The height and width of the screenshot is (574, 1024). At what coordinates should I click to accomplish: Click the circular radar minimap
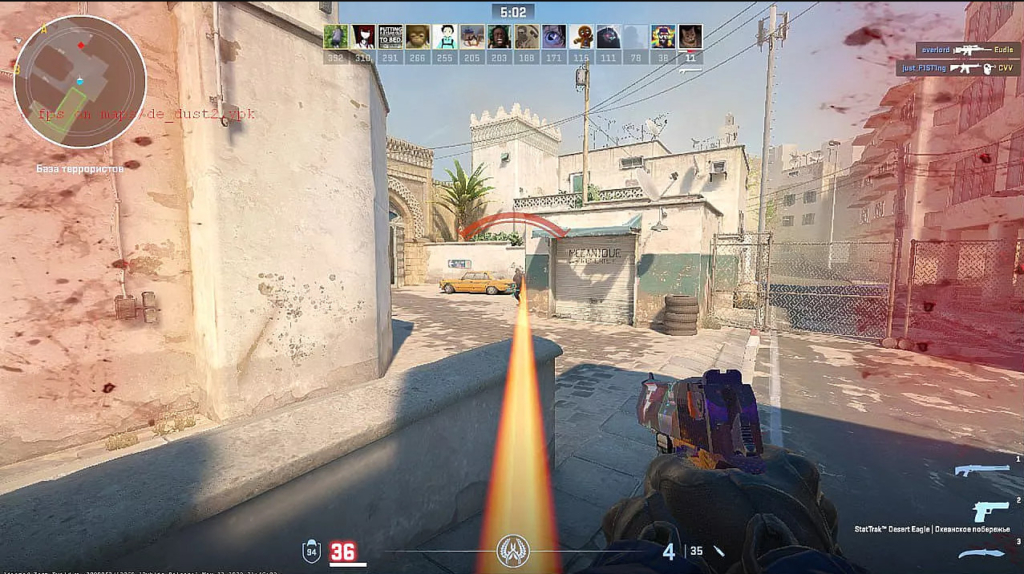click(x=79, y=81)
